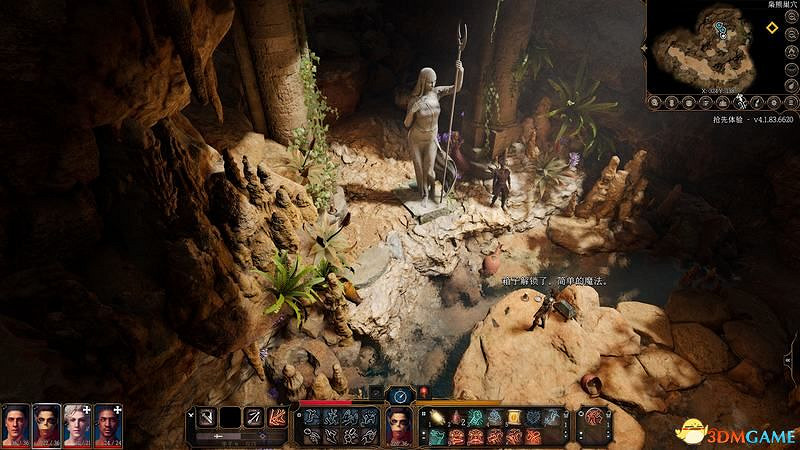Viewport: 800px width, 450px height.
Task: Activate the red claw slash action
Action: (277, 415)
